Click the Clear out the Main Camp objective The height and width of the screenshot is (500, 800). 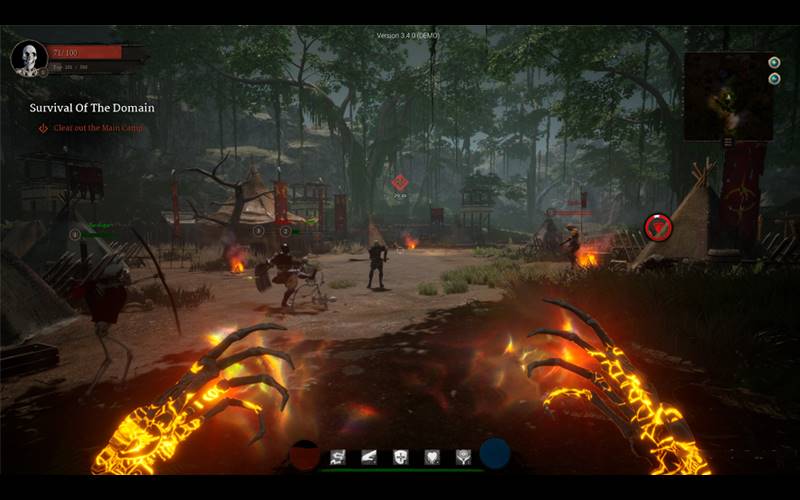coord(98,128)
